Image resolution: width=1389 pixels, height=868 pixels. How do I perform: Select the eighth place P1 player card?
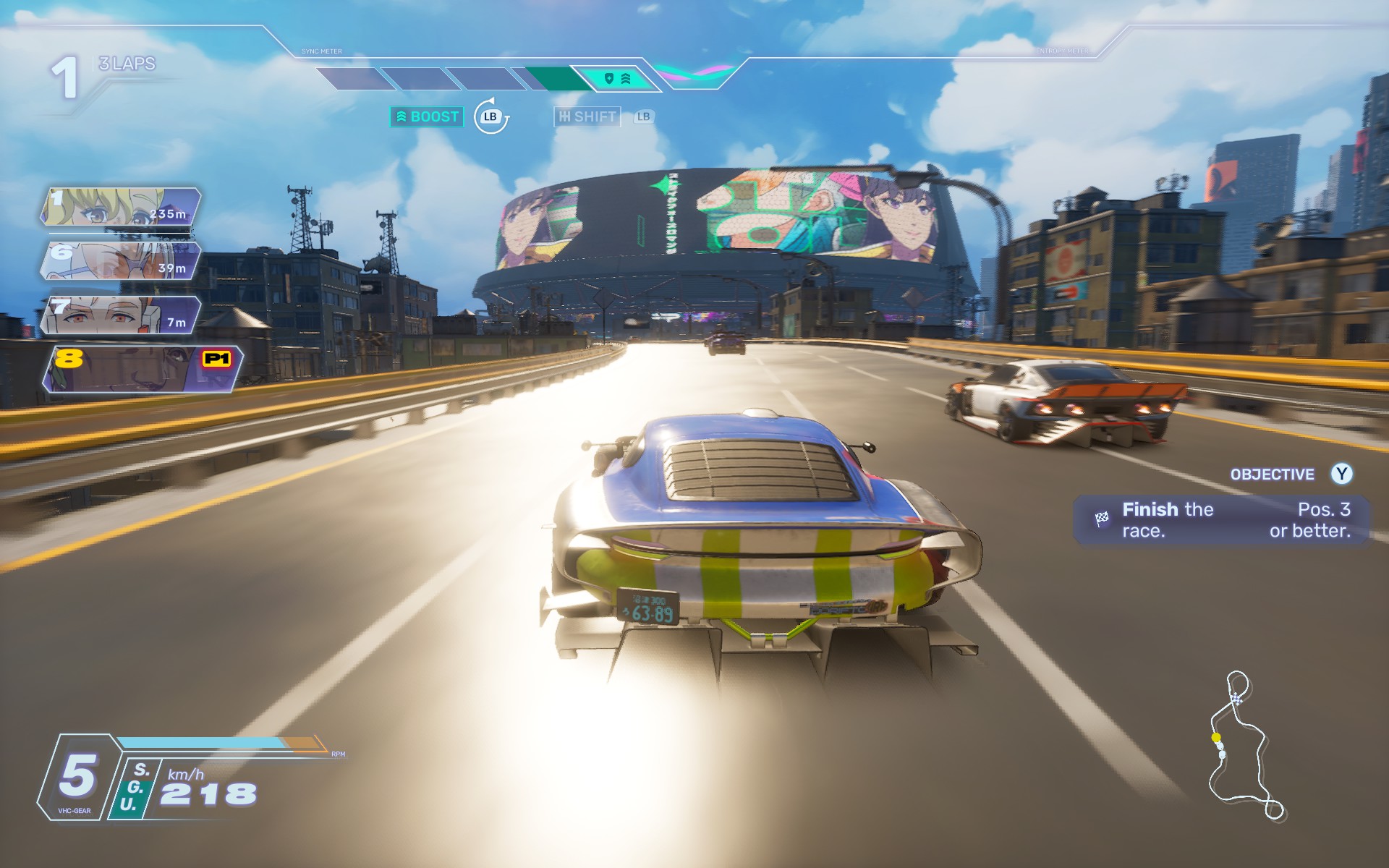point(143,369)
